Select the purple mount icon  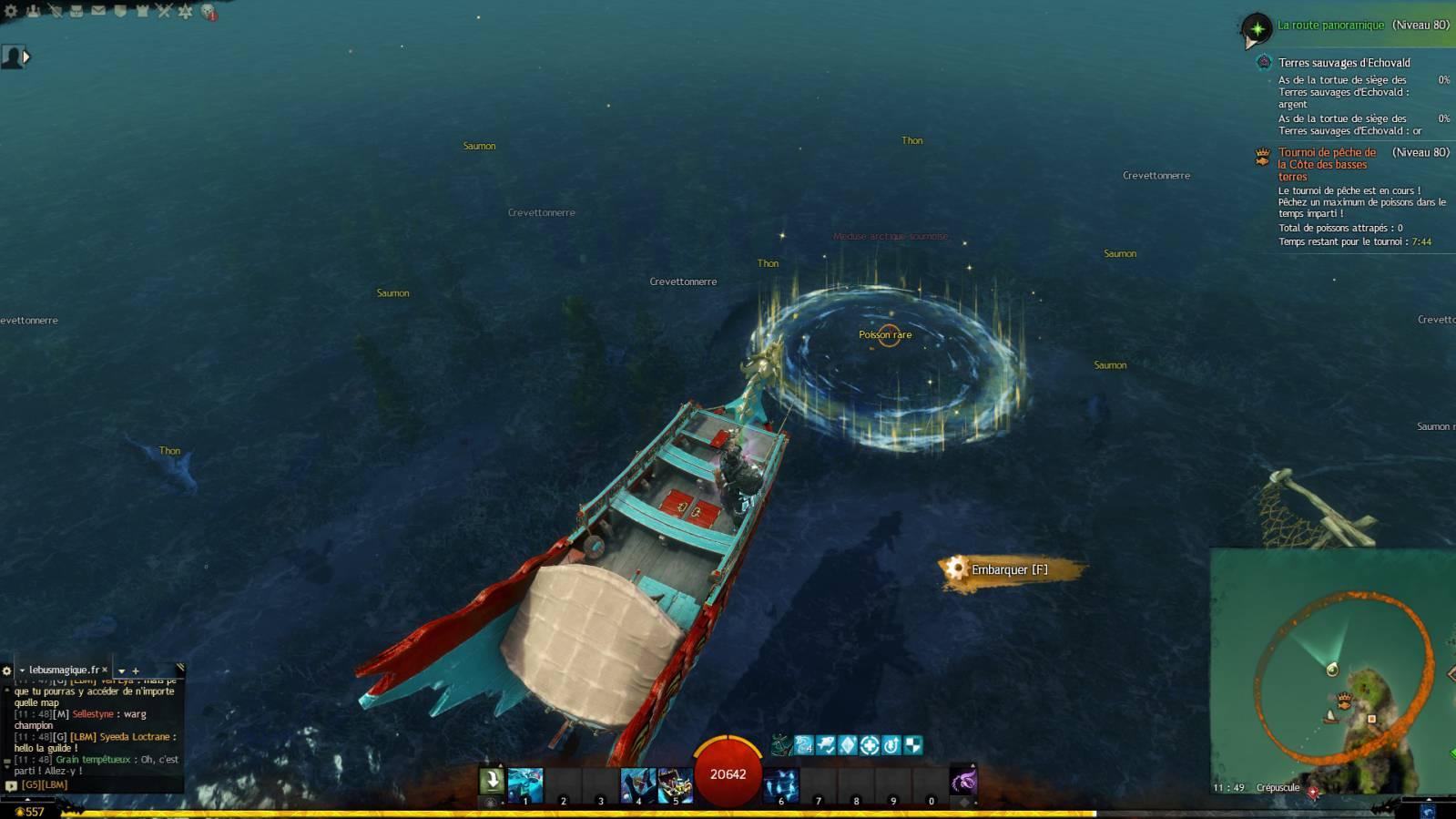[x=963, y=781]
